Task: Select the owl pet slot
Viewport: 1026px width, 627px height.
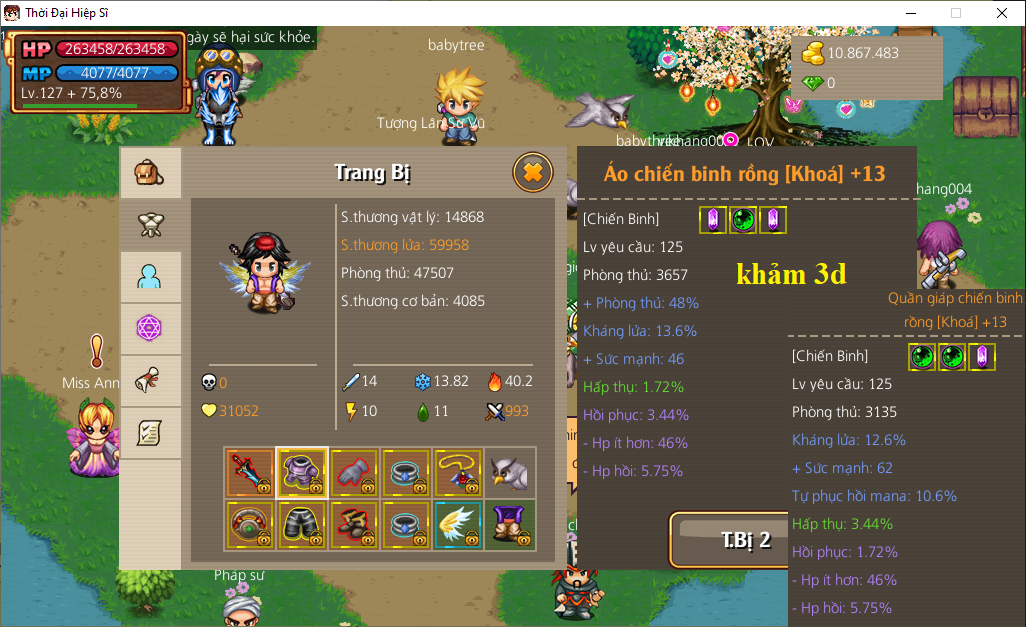Action: (510, 473)
